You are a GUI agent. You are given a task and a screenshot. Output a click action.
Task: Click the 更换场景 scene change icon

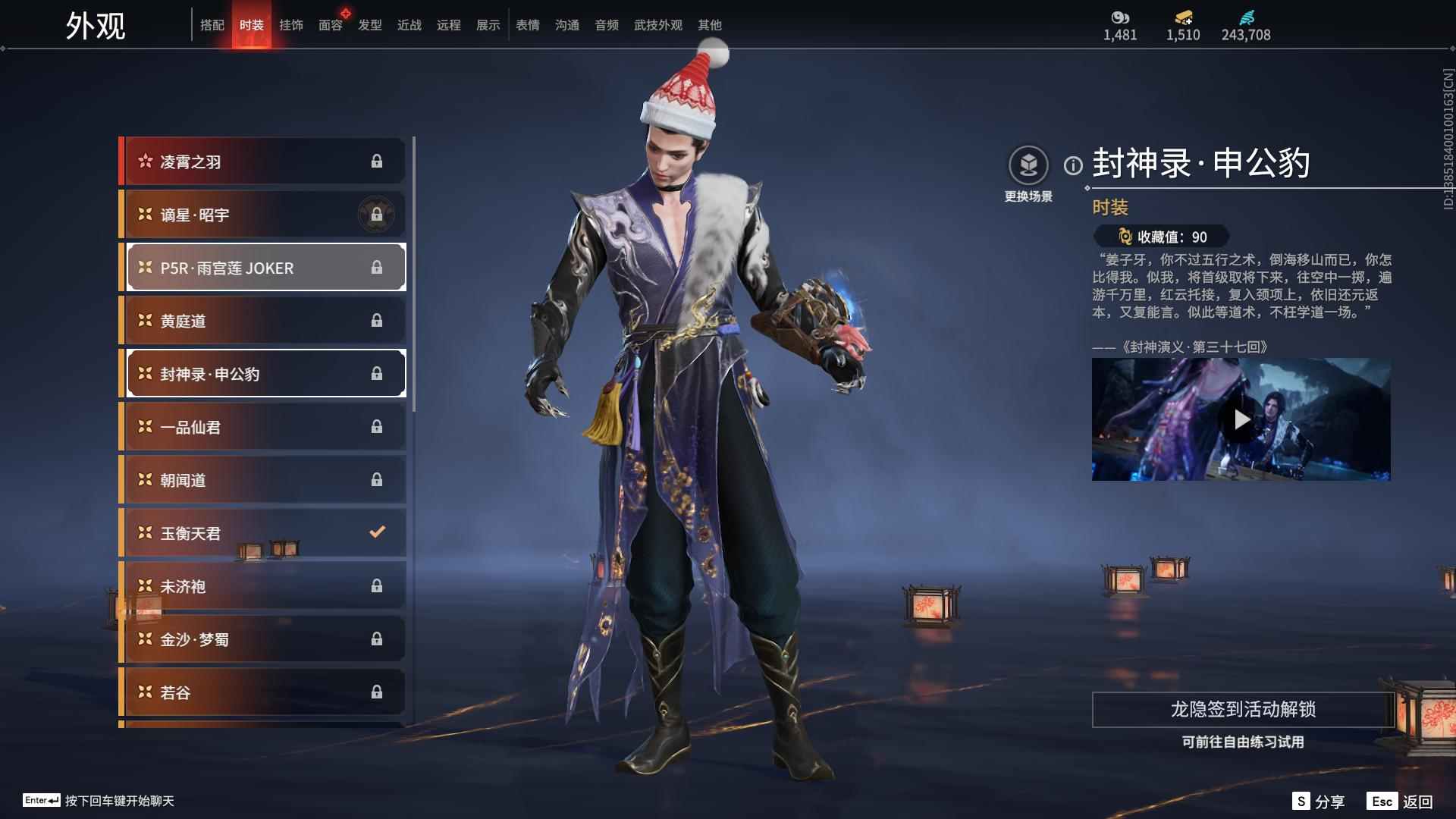[1028, 165]
